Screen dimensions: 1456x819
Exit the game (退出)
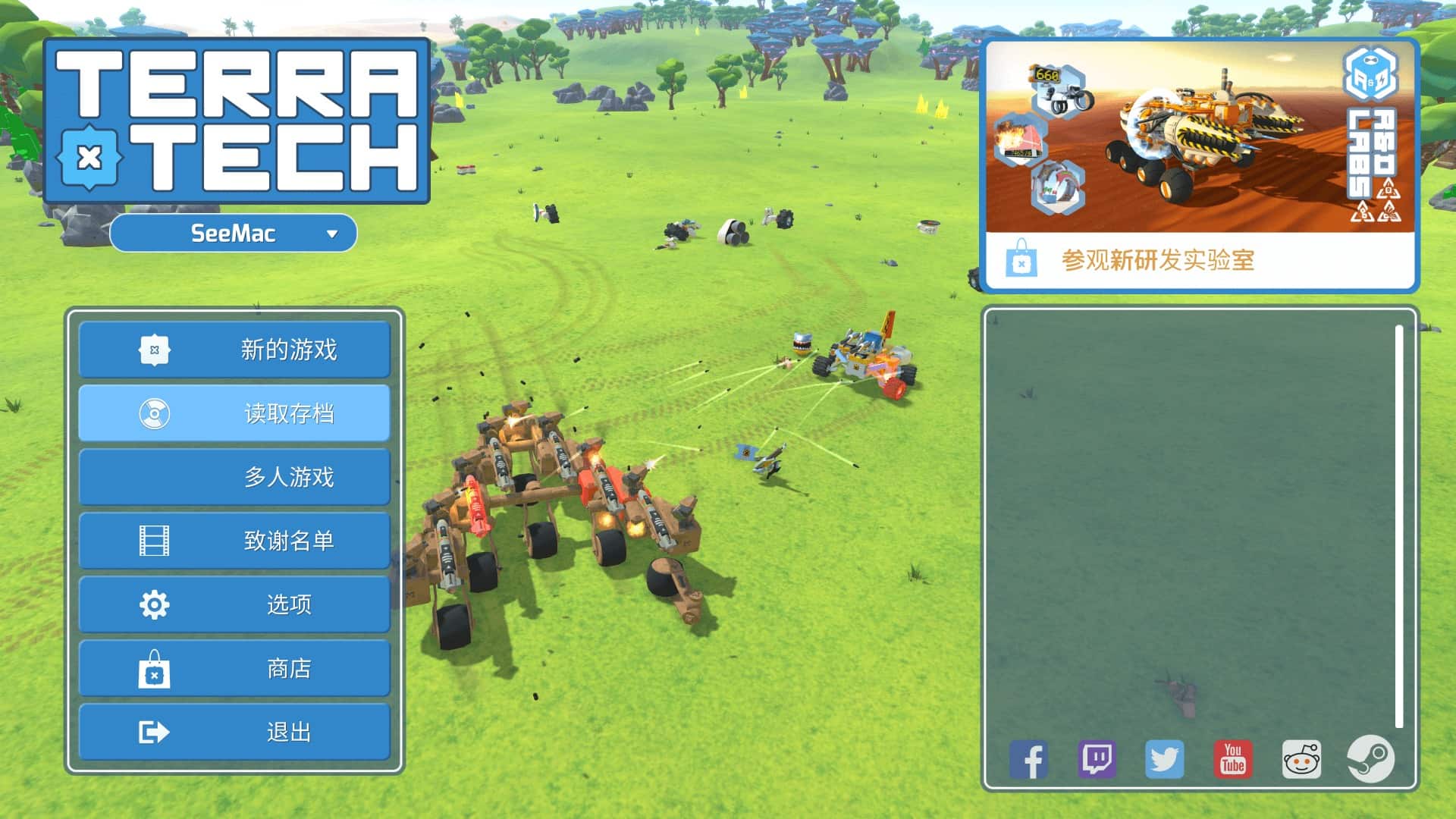pos(234,732)
